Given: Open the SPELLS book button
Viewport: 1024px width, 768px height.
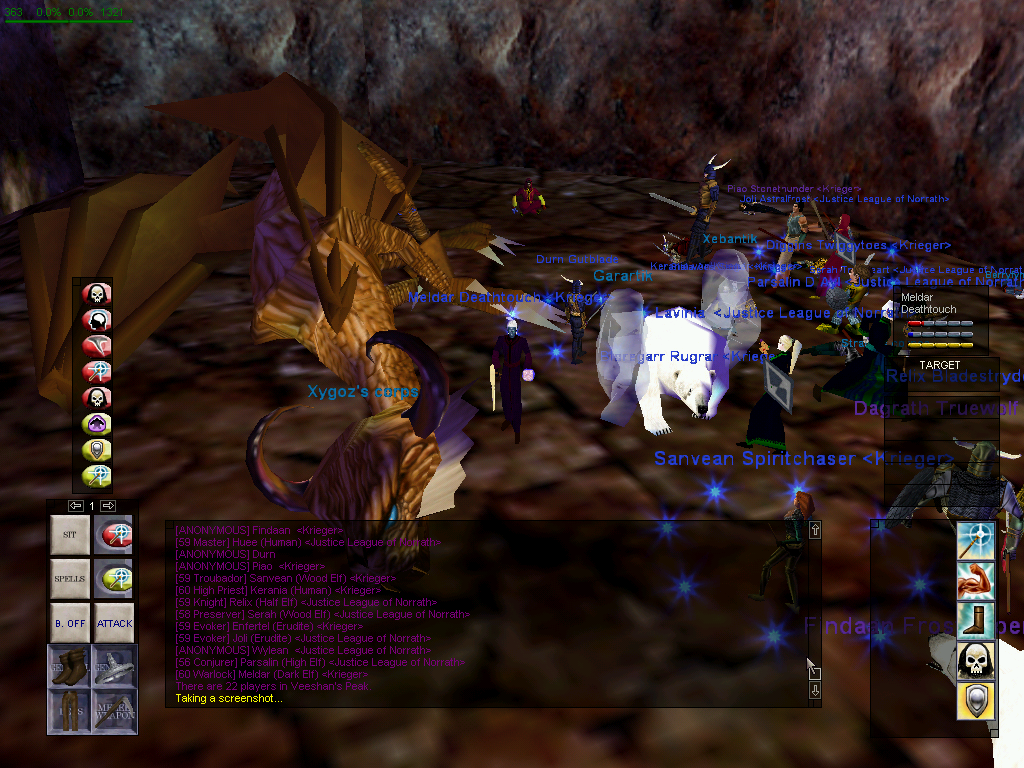Looking at the screenshot, I should tap(69, 579).
